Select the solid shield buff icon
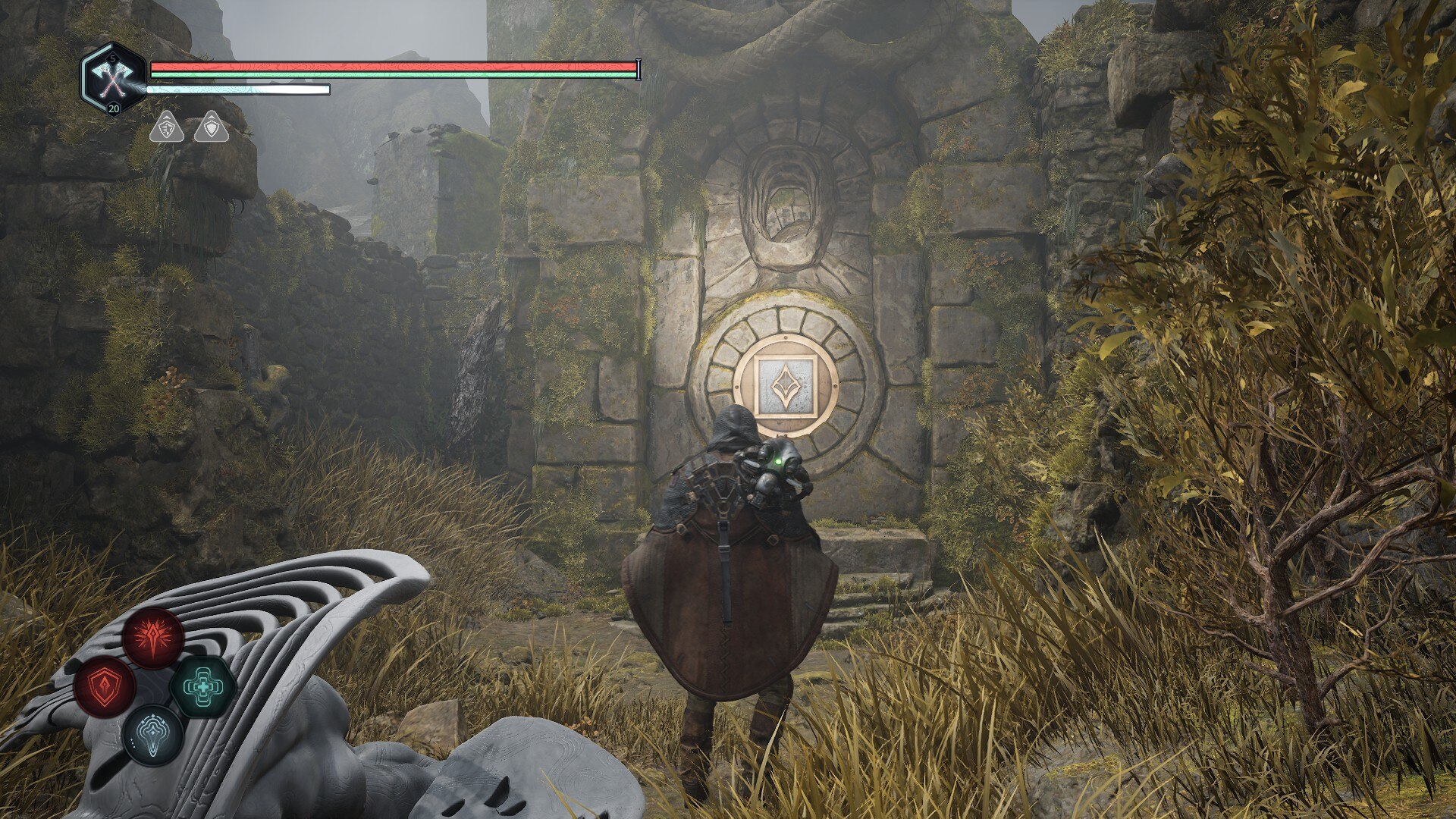Screen dimensions: 1456x819 [209, 127]
